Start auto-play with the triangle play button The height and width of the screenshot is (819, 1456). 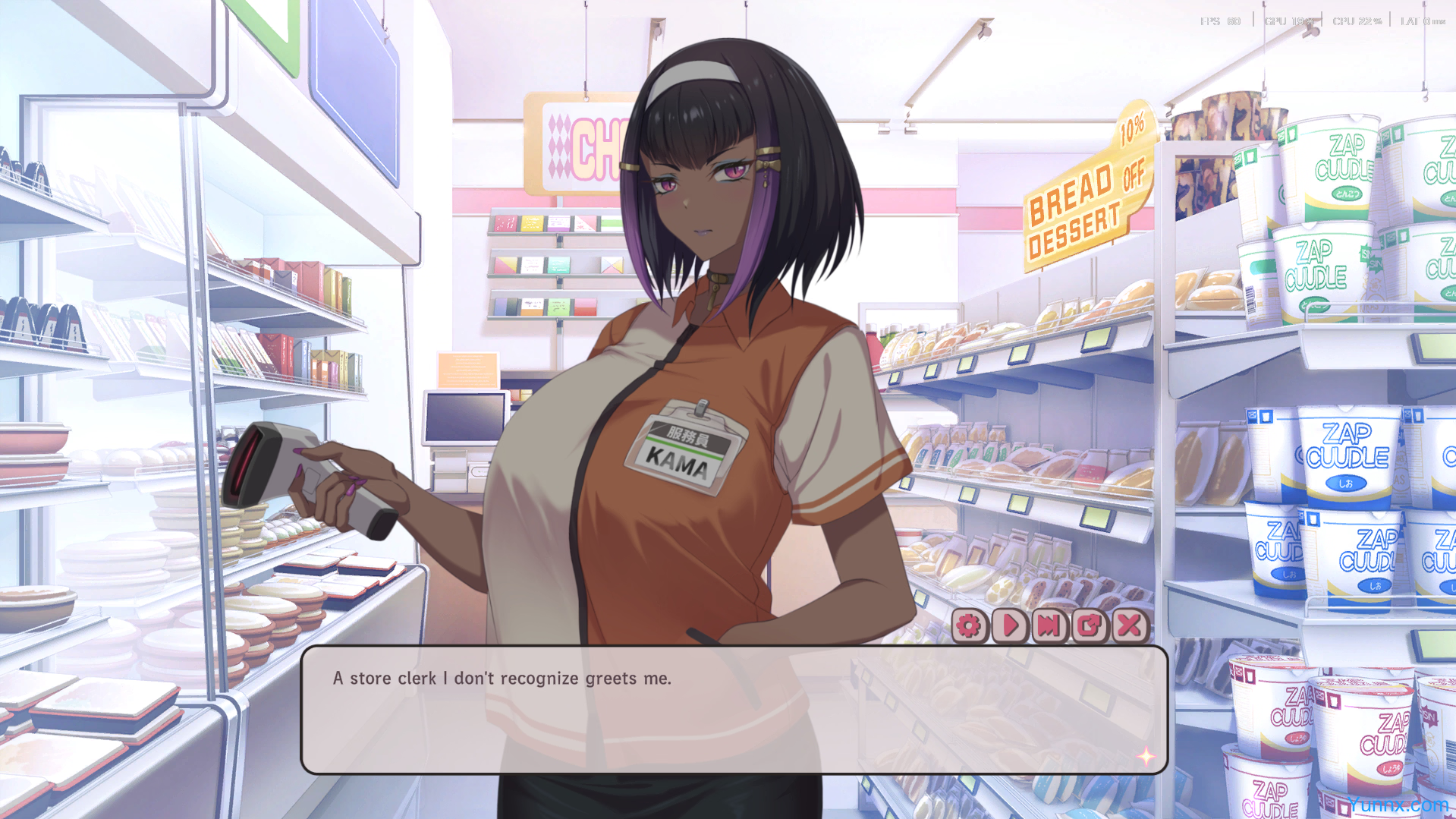pyautogui.click(x=1009, y=625)
